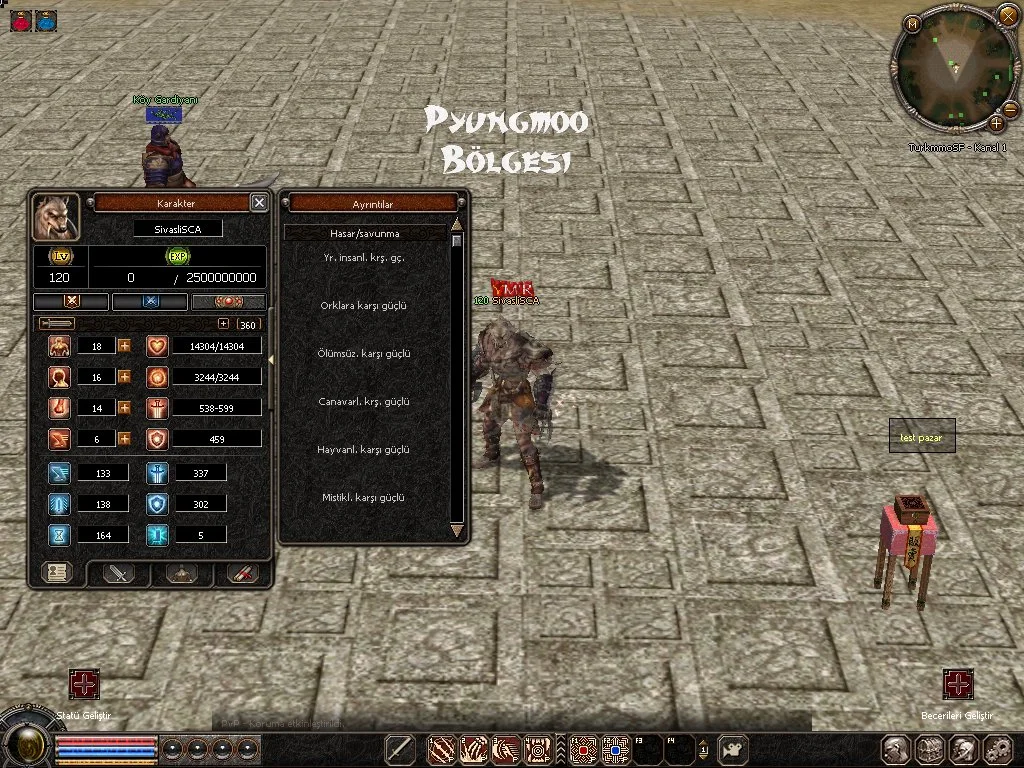
Task: Increase the stat currently at 16
Action: coord(125,377)
